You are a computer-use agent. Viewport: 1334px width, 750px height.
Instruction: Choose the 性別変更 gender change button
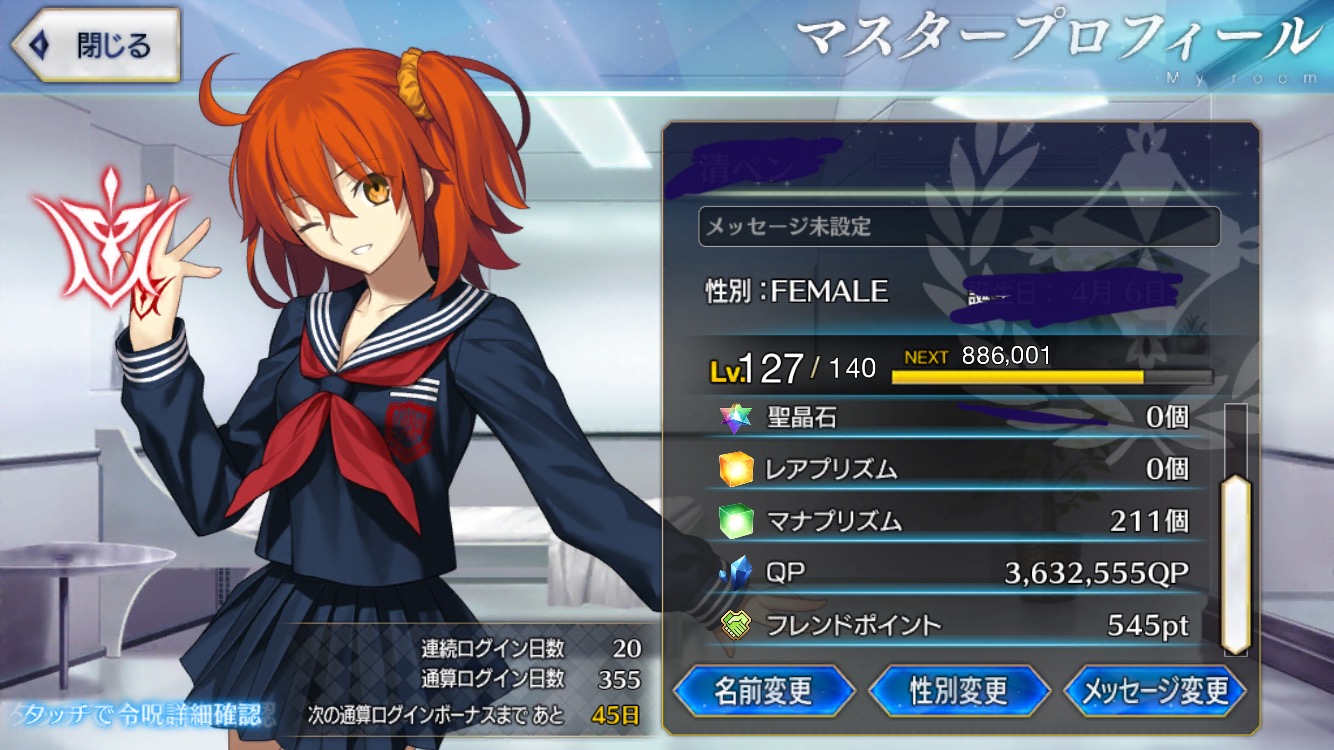[959, 690]
